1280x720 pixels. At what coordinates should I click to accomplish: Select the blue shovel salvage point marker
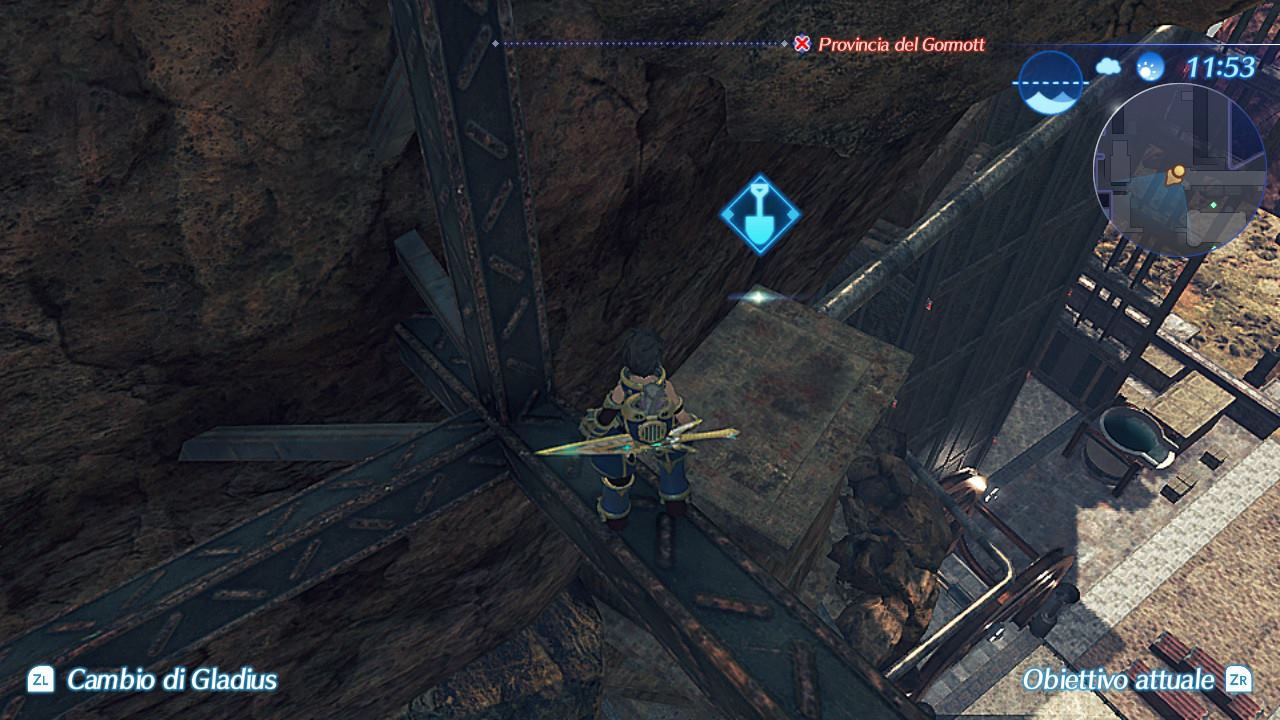point(760,214)
